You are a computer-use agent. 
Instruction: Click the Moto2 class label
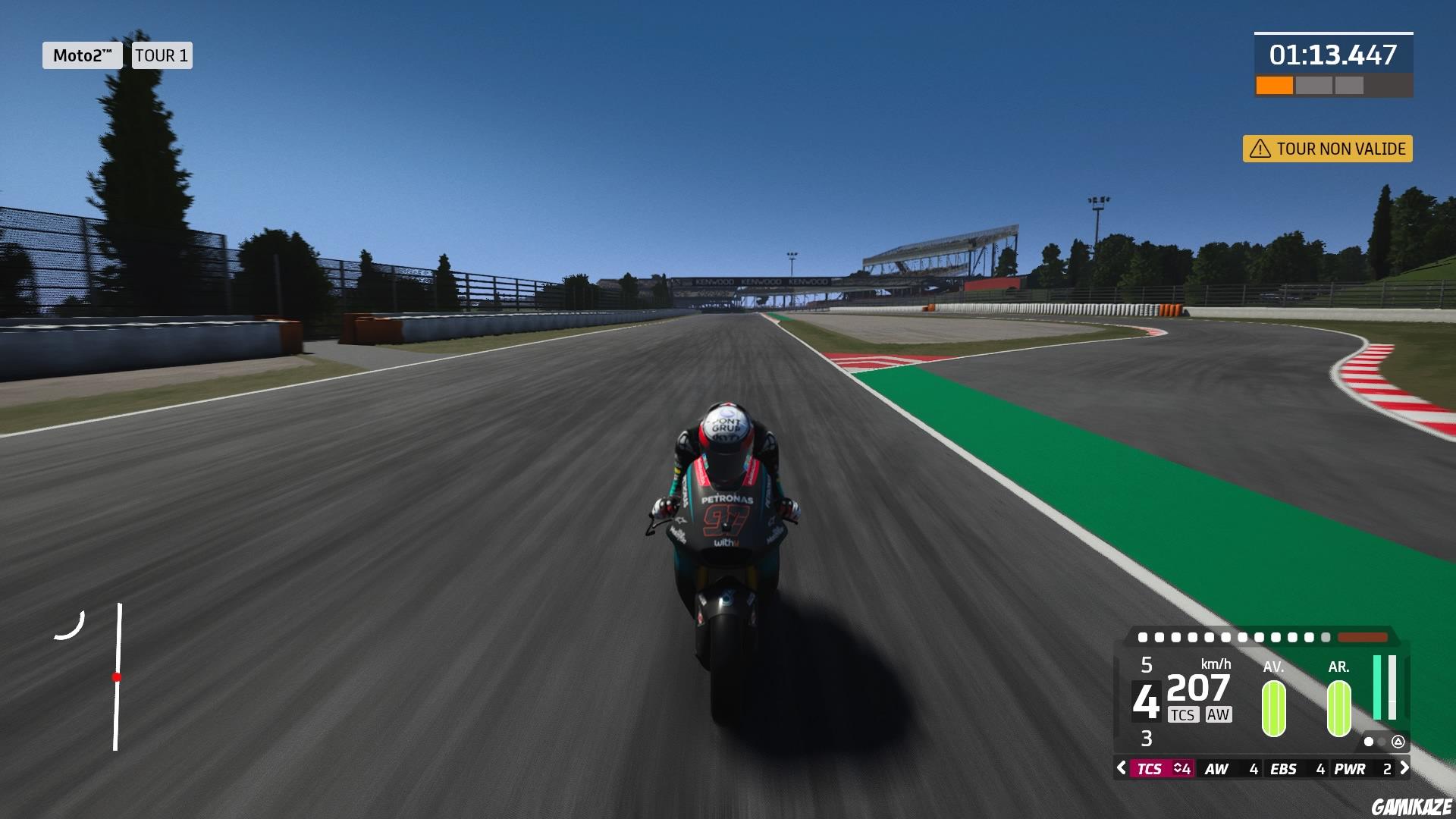click(82, 55)
